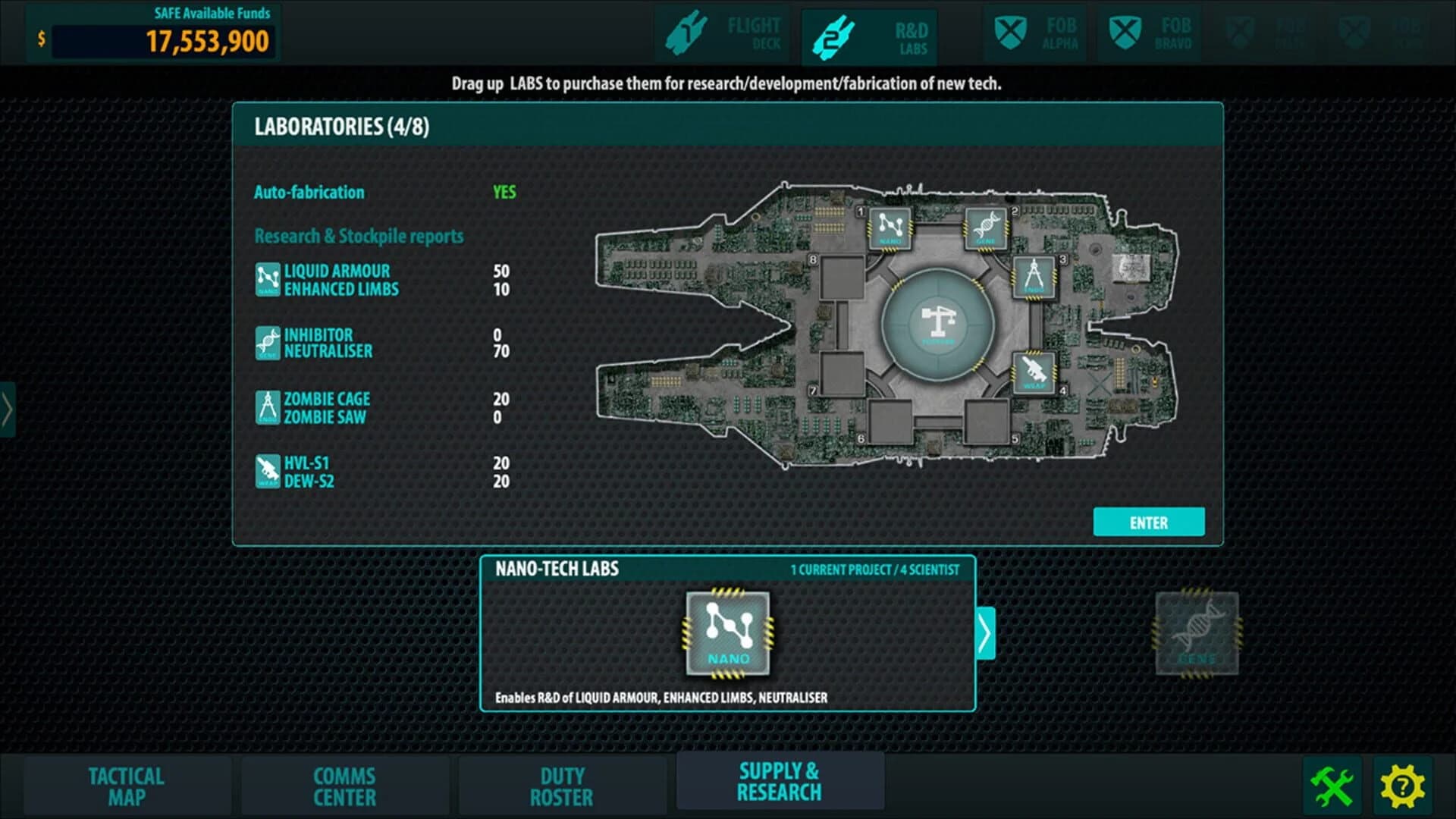Select the NANO lab icon on the ship map

[x=890, y=227]
